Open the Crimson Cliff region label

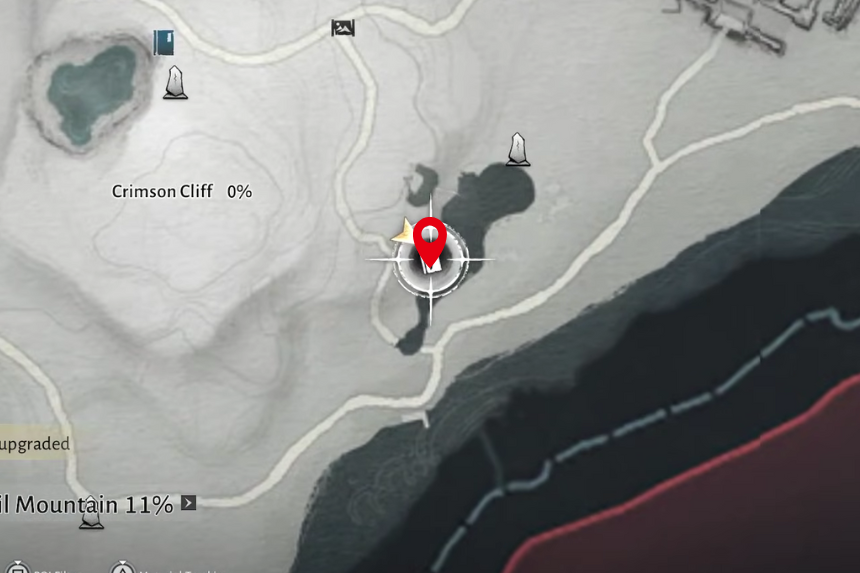tap(162, 191)
